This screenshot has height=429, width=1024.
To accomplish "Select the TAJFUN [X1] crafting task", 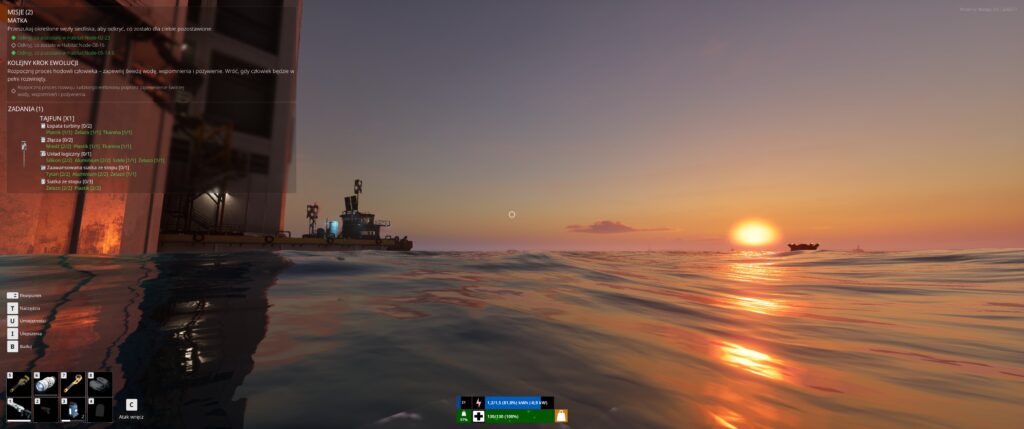I will tap(57, 118).
